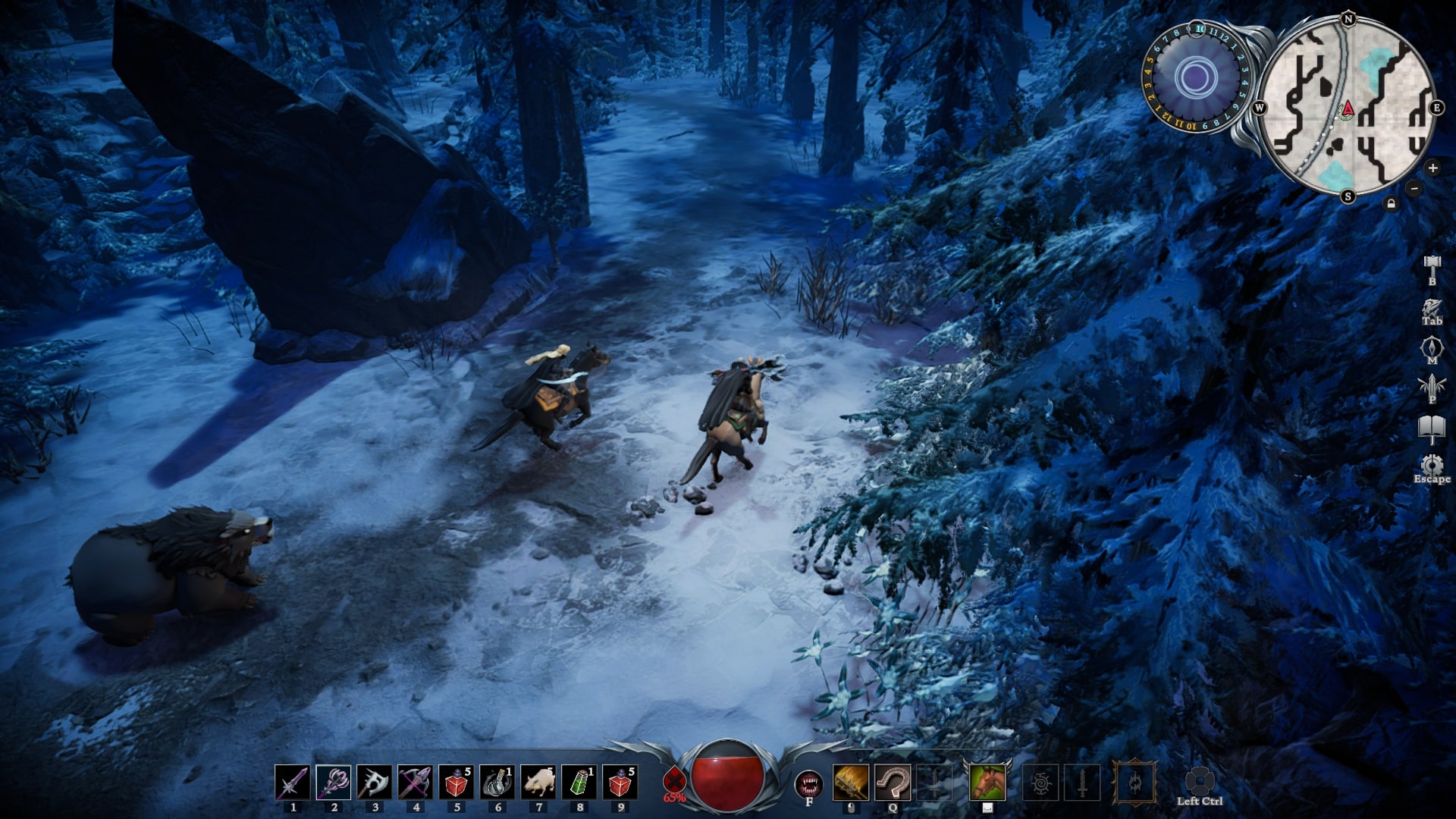Zoom in the minimap with the plus button
Viewport: 1456px width, 819px height.
1432,168
